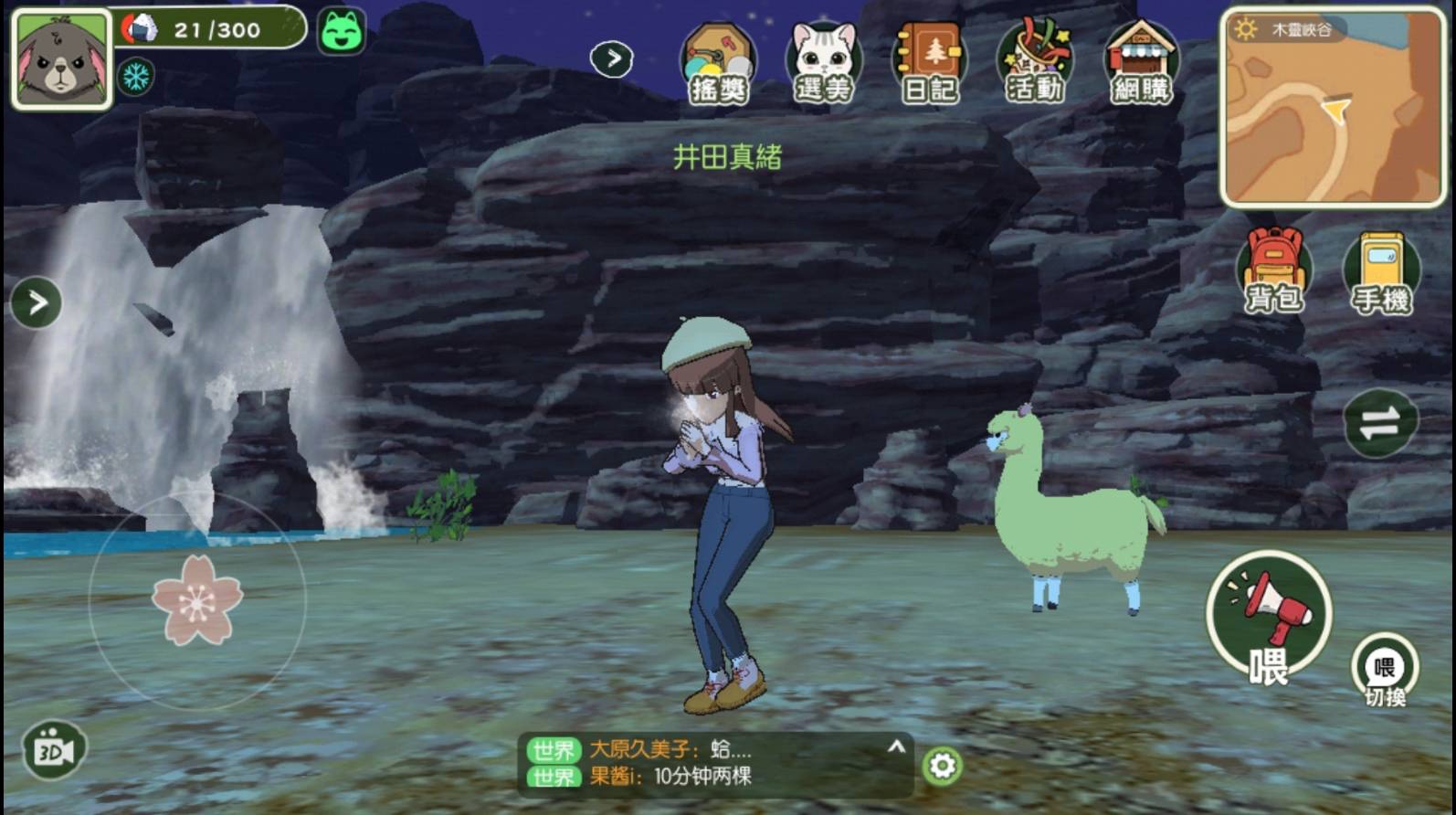The width and height of the screenshot is (1456, 815).
Task: Toggle the 3D camera mode button
Action: coord(54,750)
